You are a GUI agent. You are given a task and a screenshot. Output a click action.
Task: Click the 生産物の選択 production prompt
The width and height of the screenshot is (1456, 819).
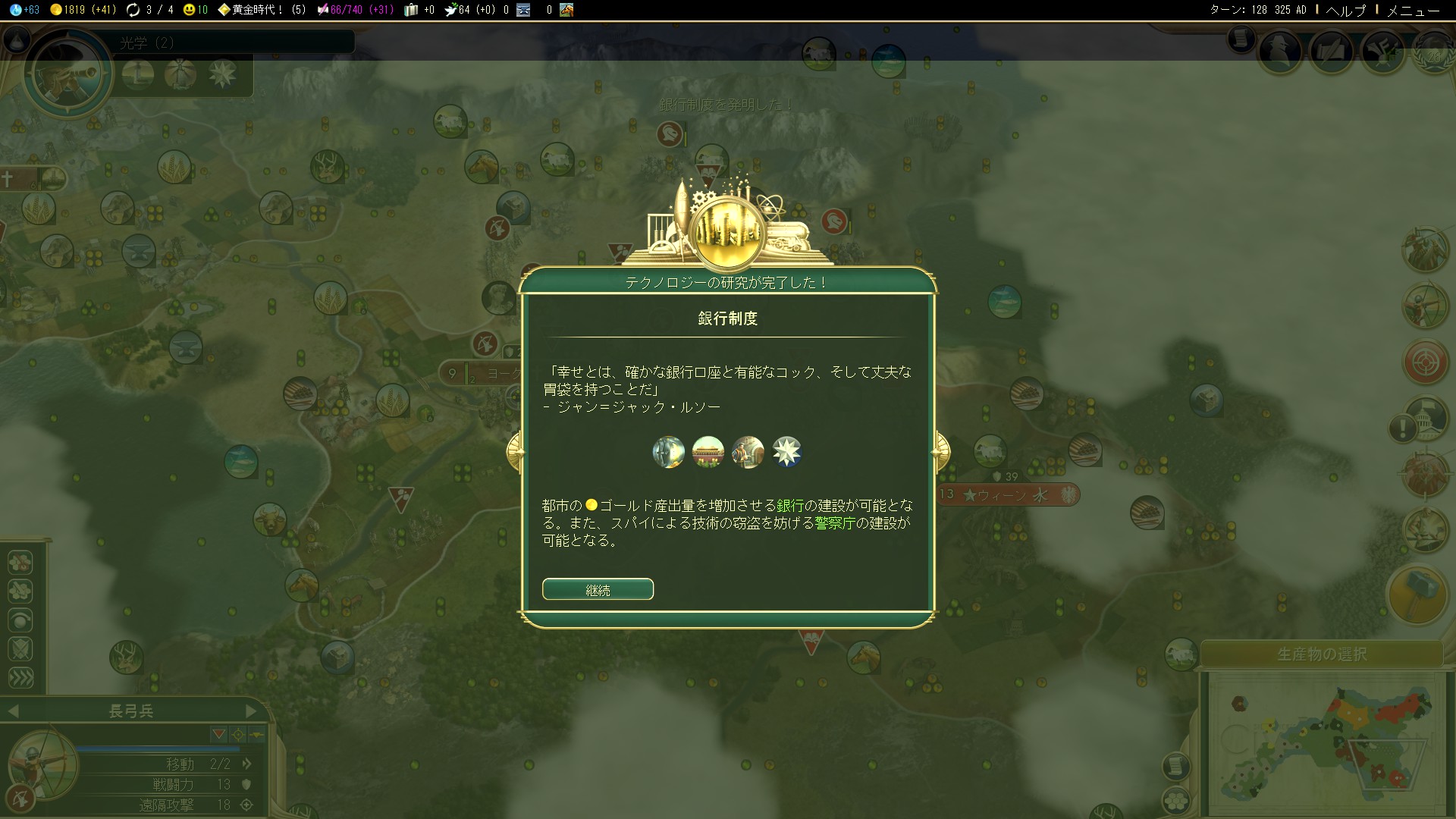point(1321,654)
